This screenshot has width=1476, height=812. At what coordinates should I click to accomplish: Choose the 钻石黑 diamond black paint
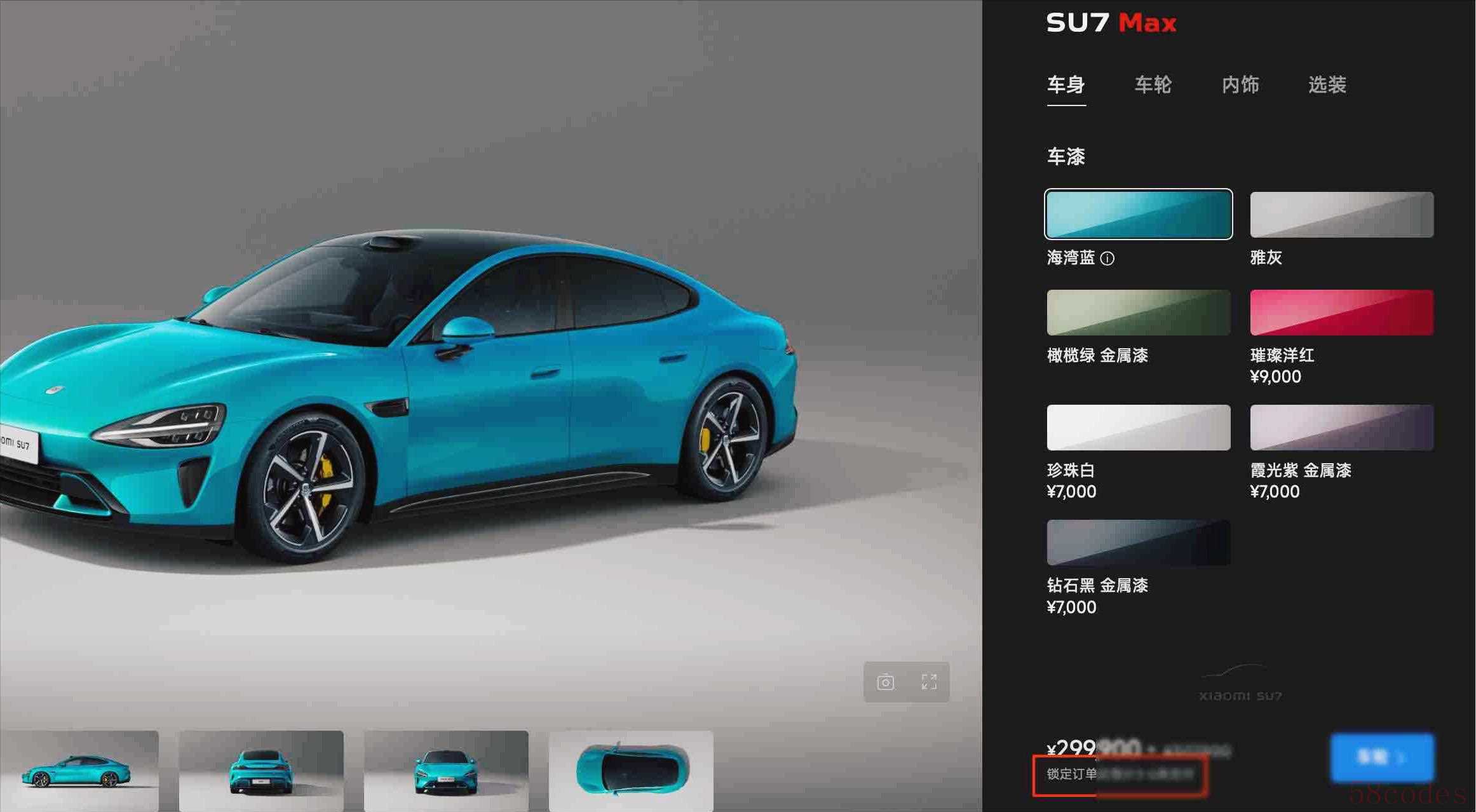pyautogui.click(x=1138, y=543)
